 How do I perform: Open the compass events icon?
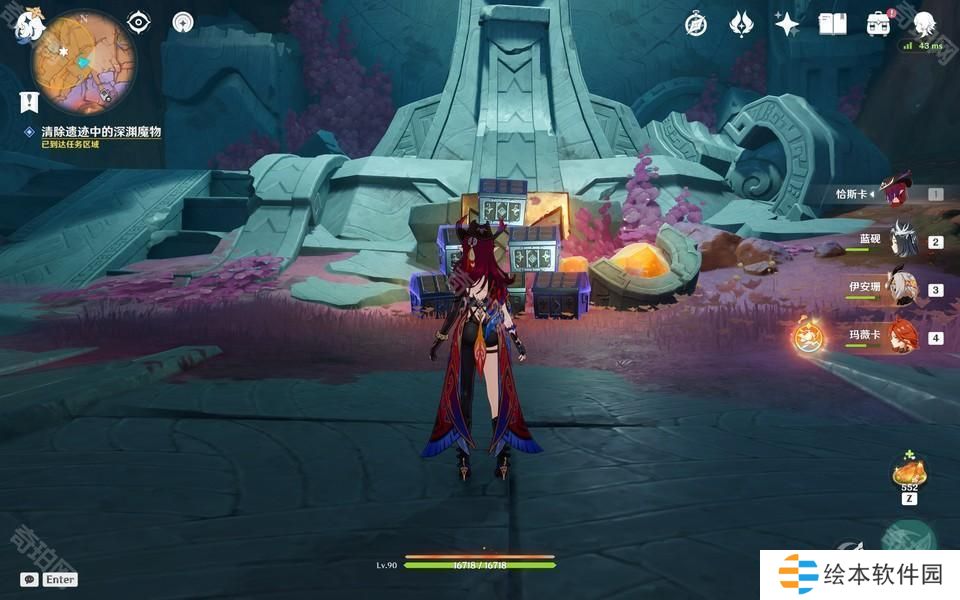click(x=696, y=25)
